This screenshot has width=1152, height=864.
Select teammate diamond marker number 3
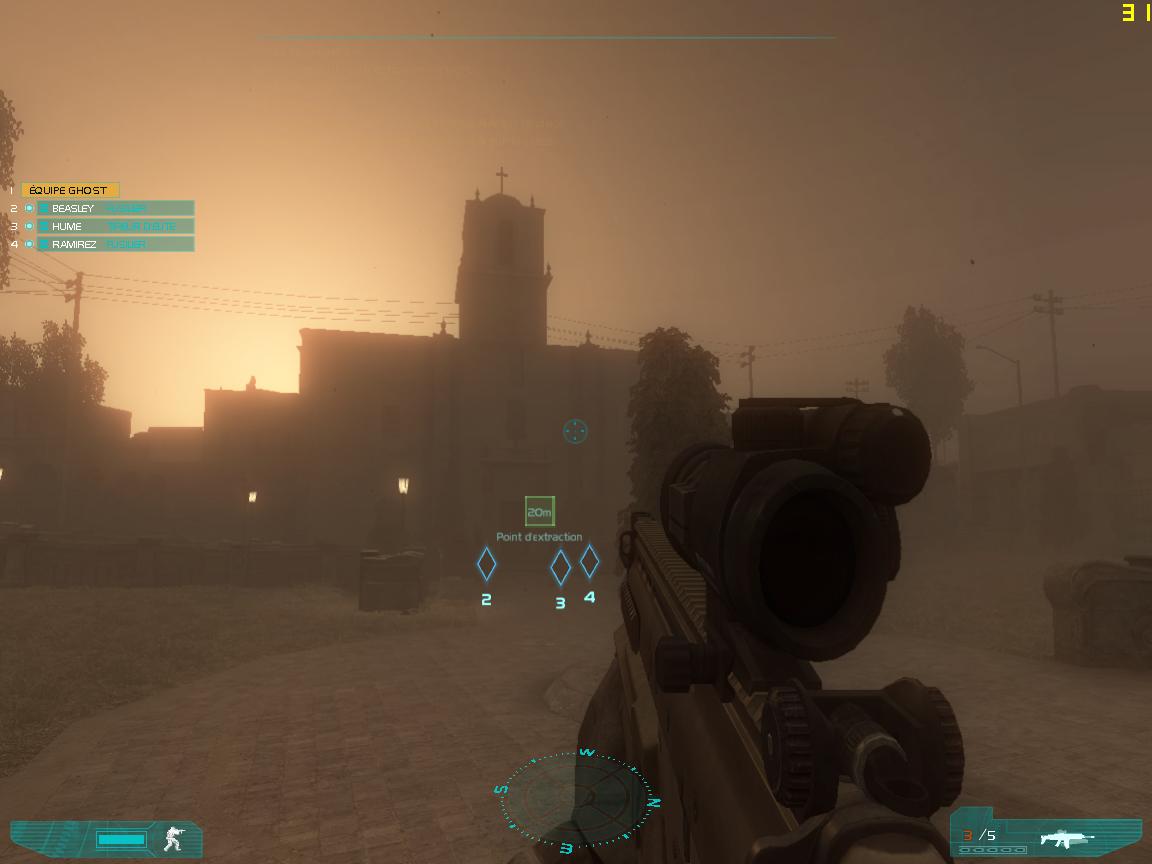560,567
